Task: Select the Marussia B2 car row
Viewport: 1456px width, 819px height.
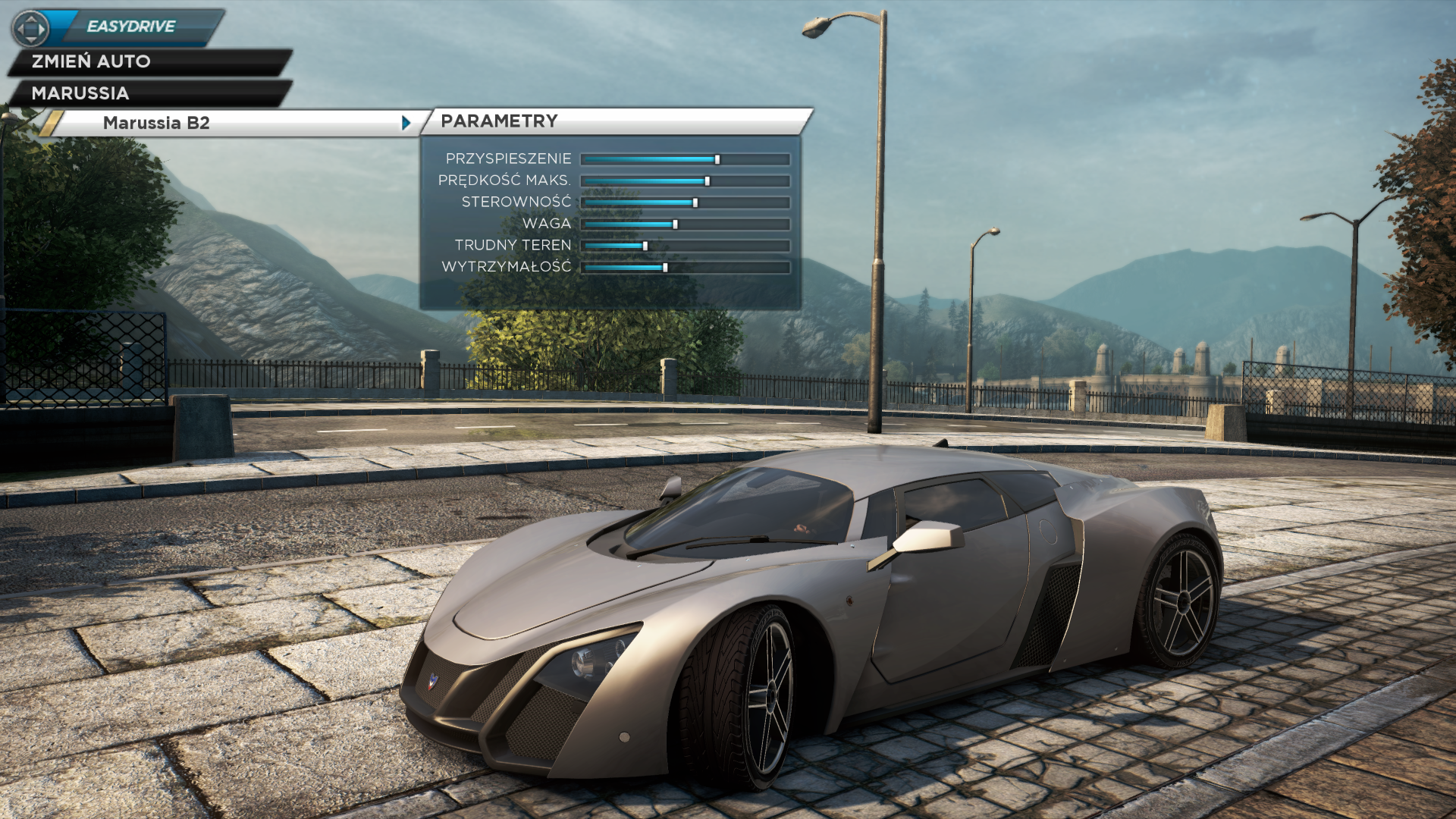Action: (156, 123)
